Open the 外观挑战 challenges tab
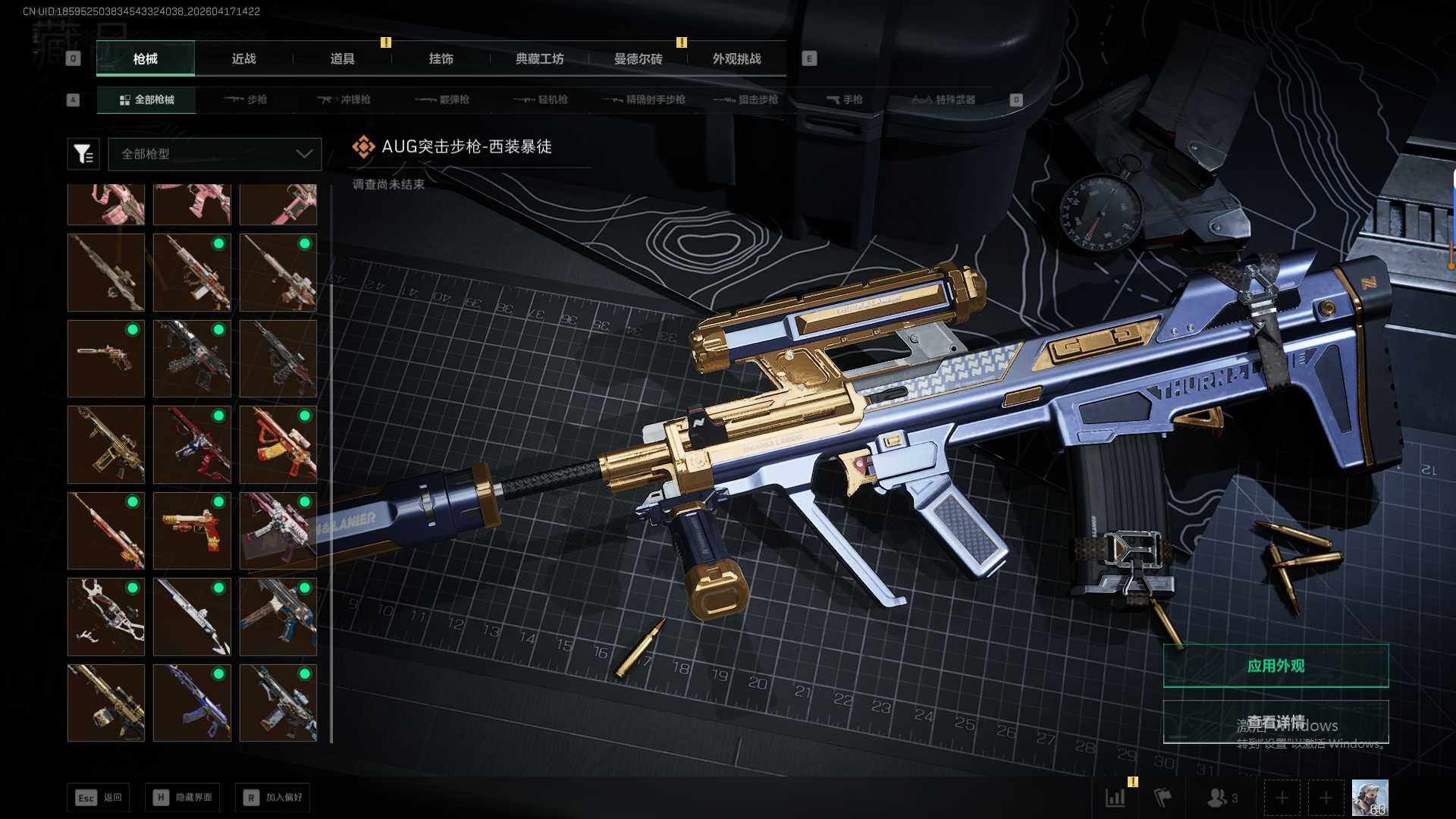 click(x=736, y=58)
